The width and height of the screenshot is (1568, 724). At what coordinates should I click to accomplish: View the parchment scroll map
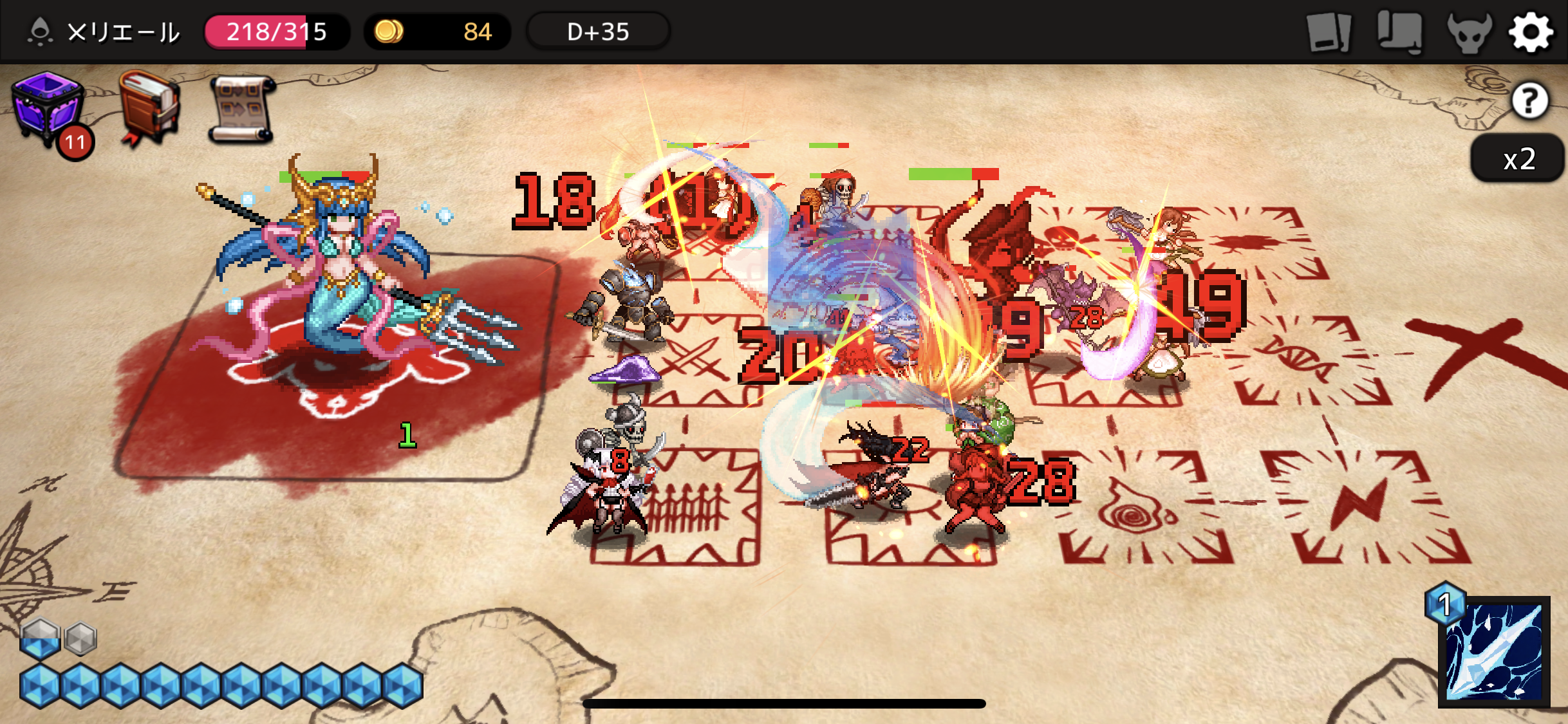pyautogui.click(x=242, y=108)
